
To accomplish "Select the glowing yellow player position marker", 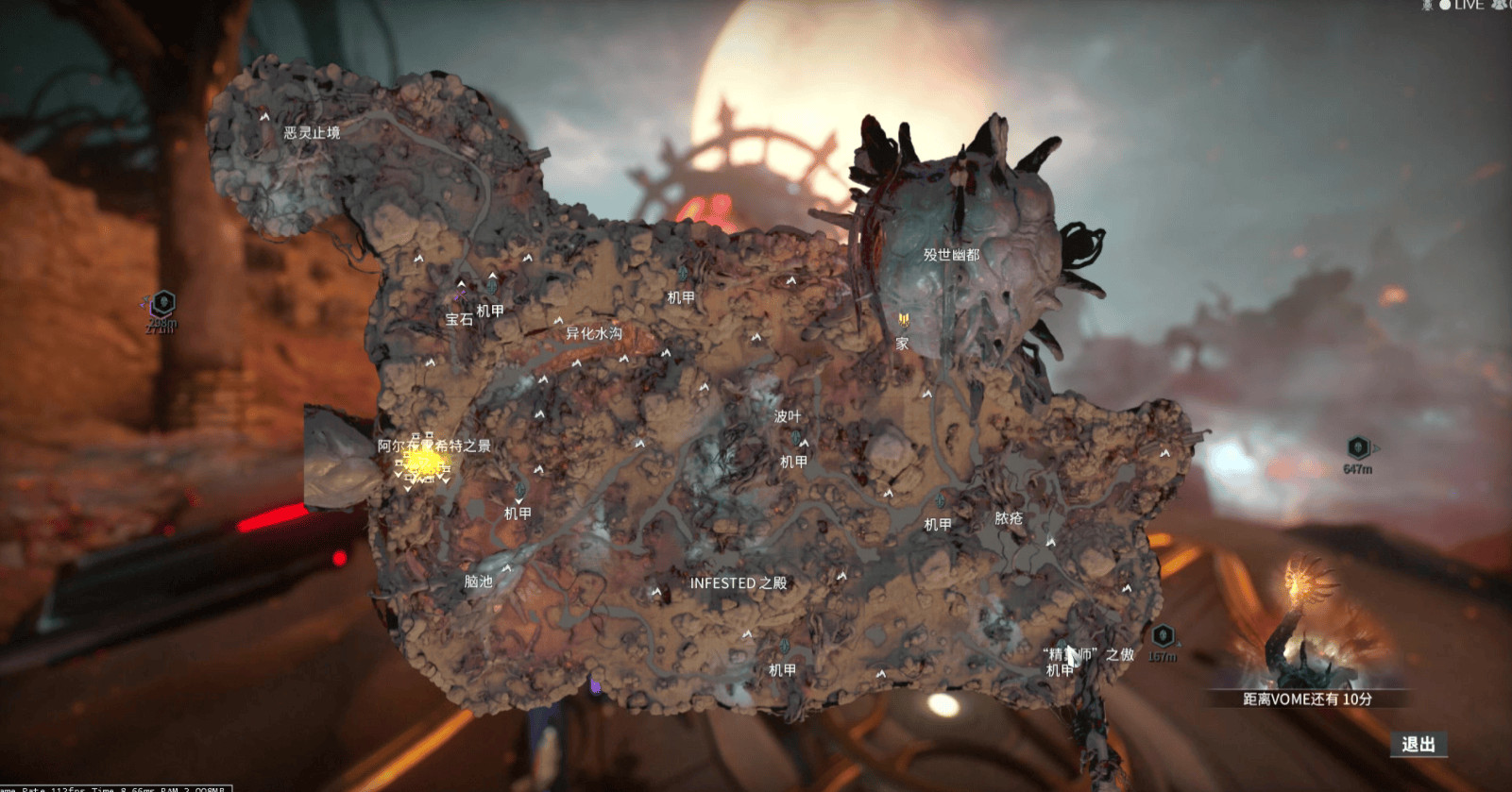I will (x=422, y=463).
